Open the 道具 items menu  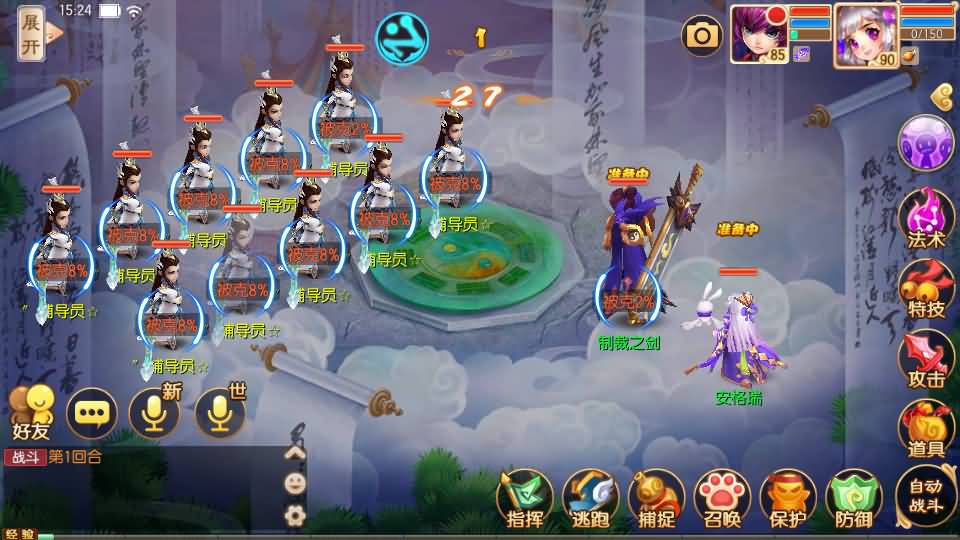(x=926, y=430)
